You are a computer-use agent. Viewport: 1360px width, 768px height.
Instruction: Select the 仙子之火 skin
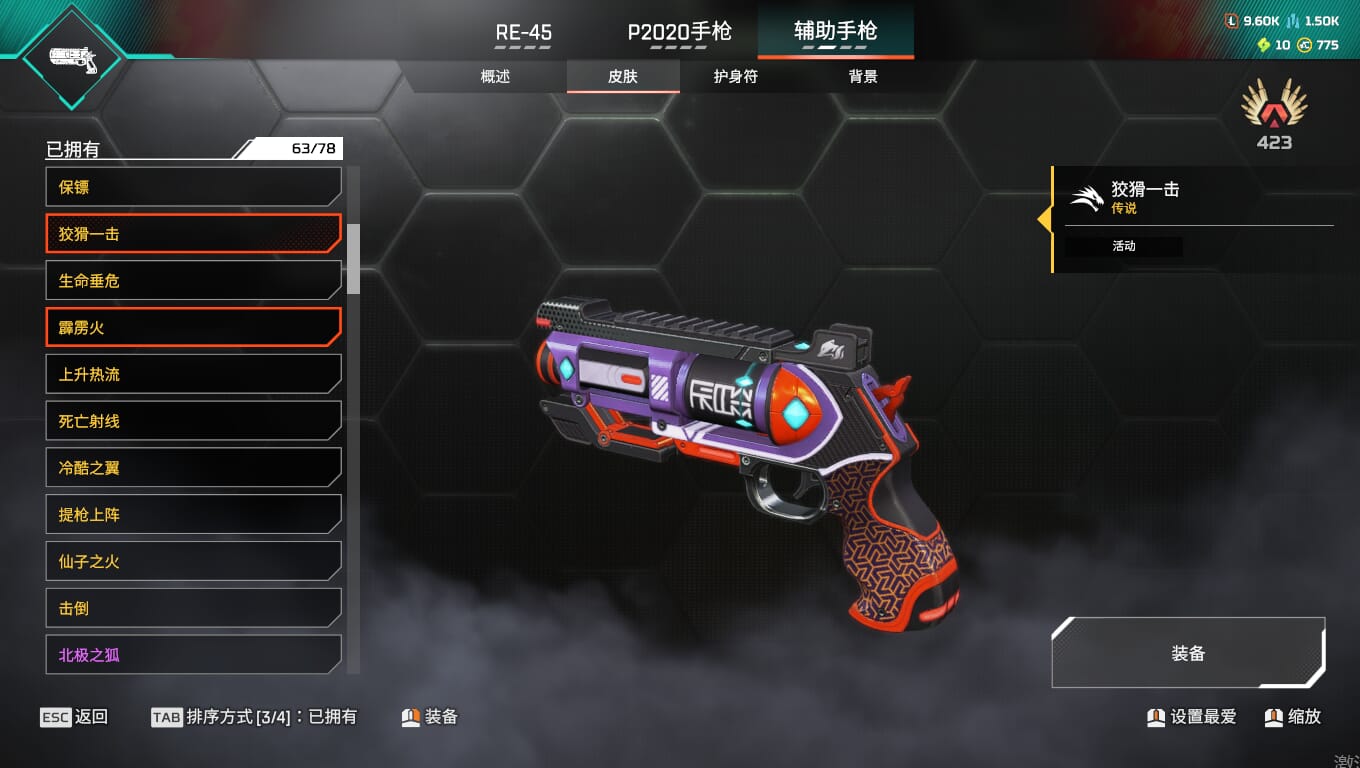click(x=193, y=561)
